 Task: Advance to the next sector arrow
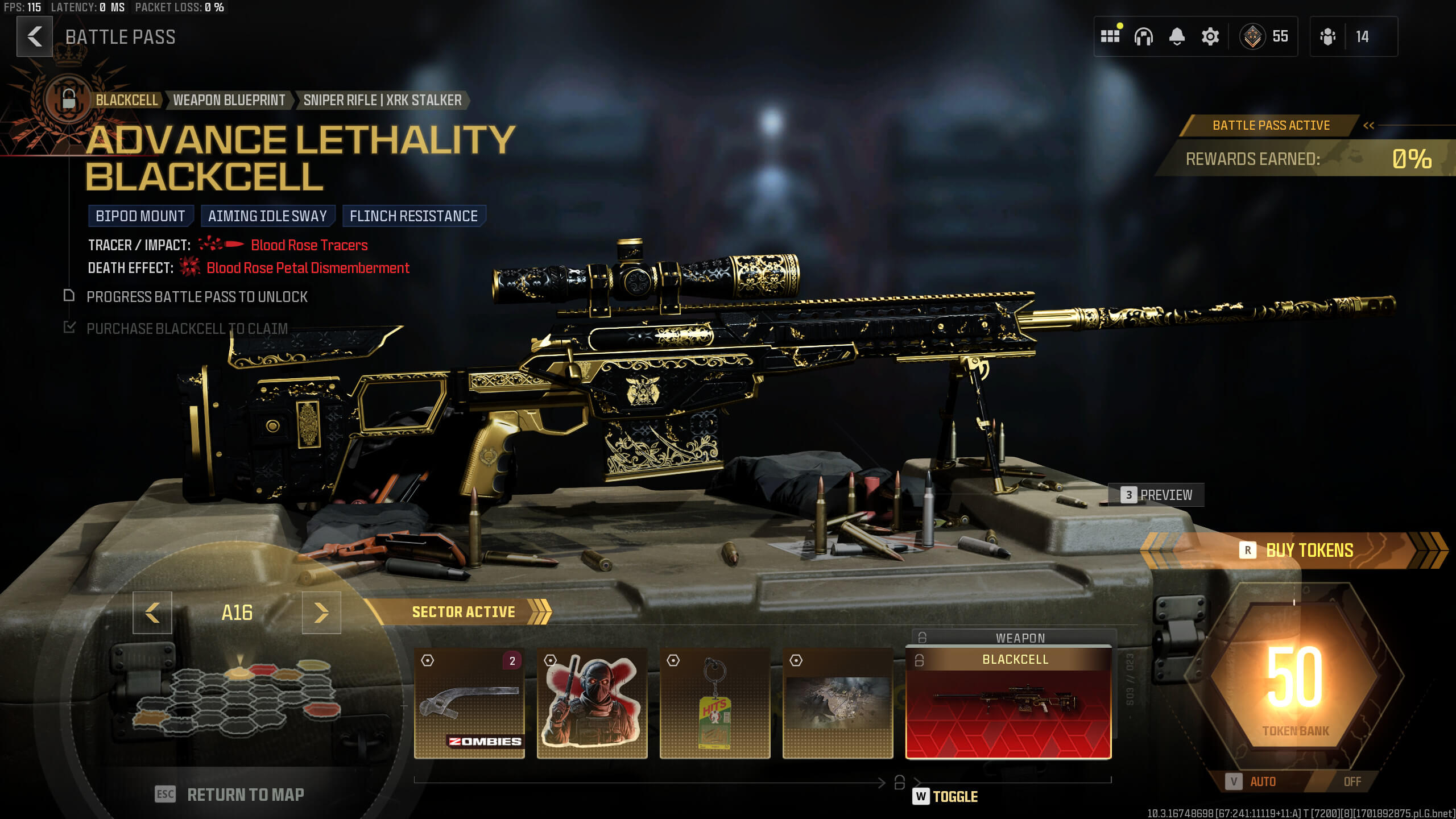(321, 613)
